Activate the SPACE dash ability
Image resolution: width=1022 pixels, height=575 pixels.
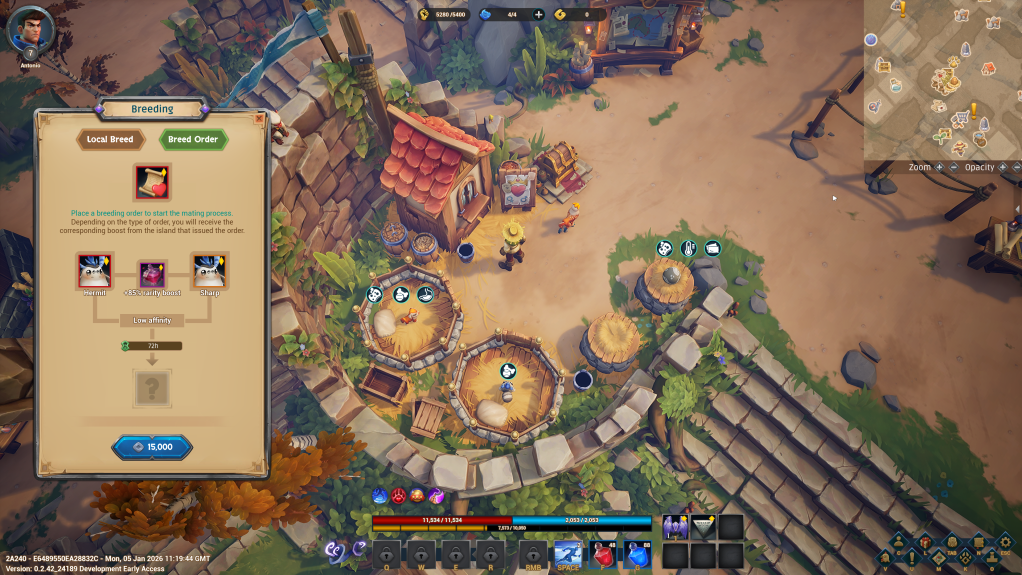coord(568,553)
